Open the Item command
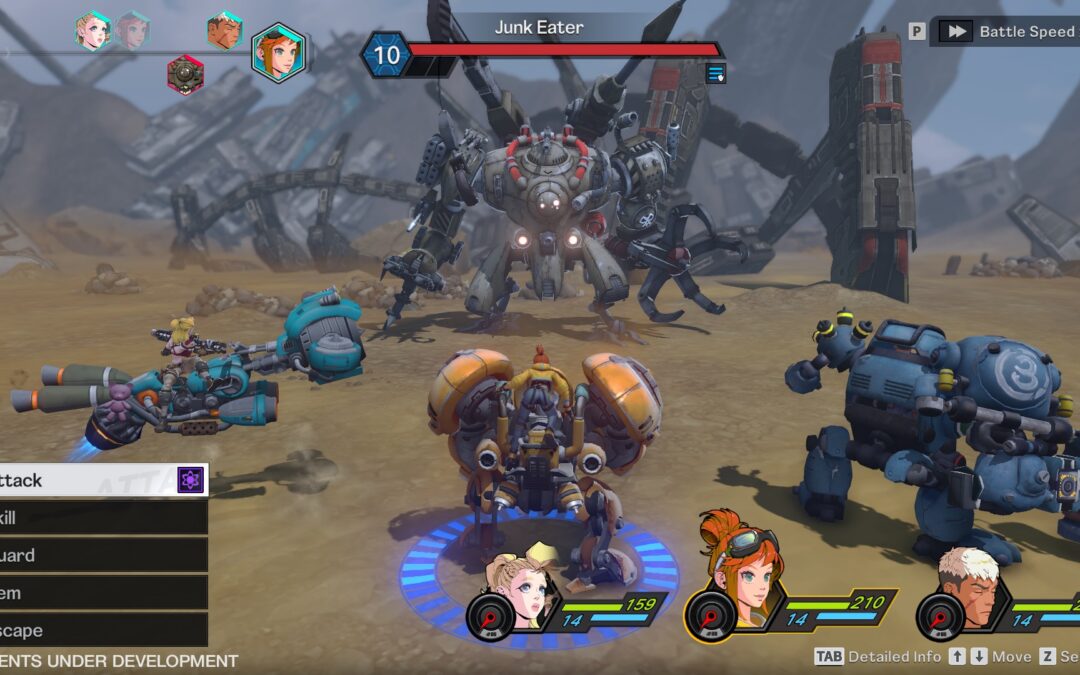 click(x=100, y=593)
